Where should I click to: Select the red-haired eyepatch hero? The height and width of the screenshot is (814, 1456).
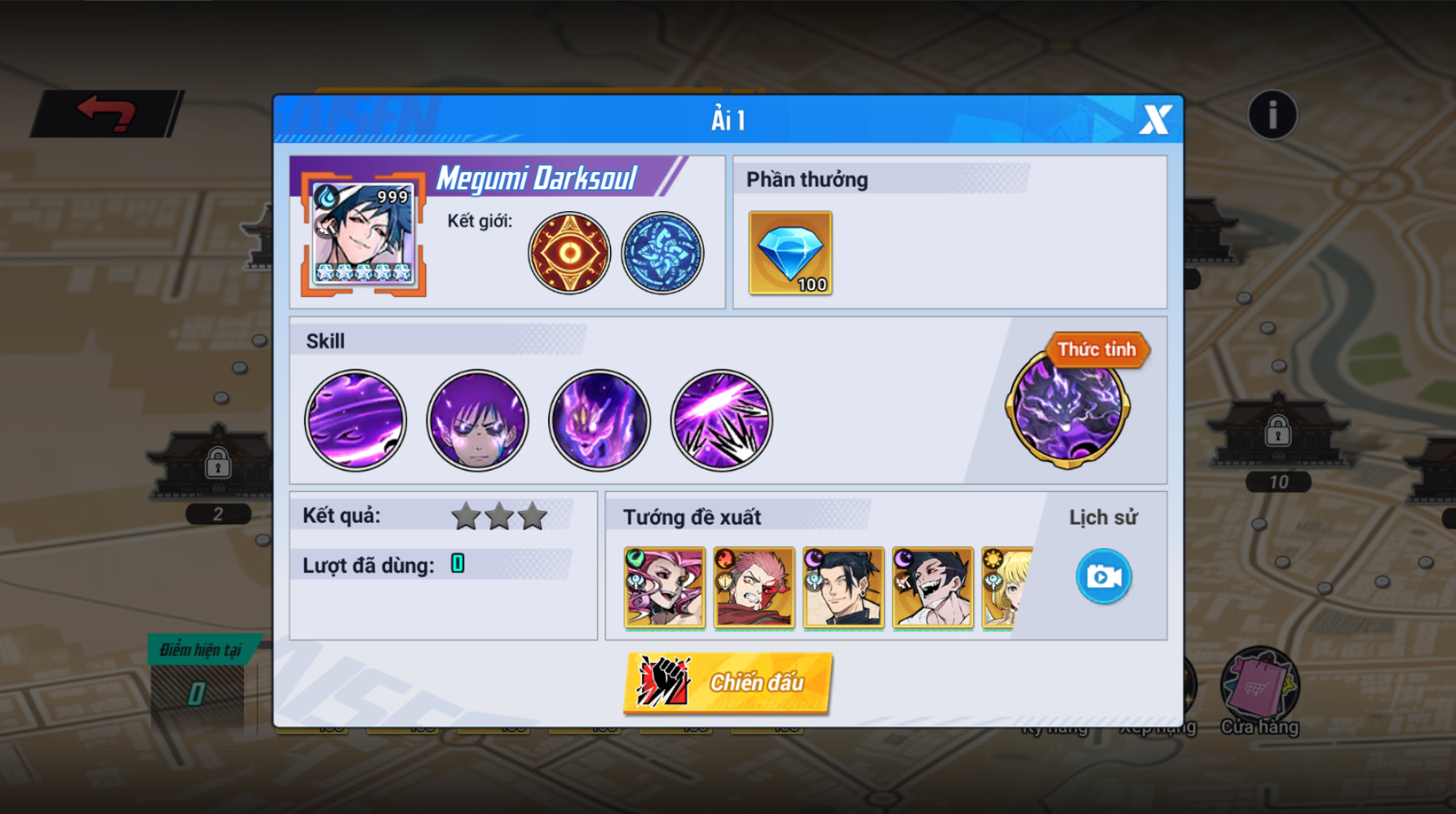click(x=754, y=587)
